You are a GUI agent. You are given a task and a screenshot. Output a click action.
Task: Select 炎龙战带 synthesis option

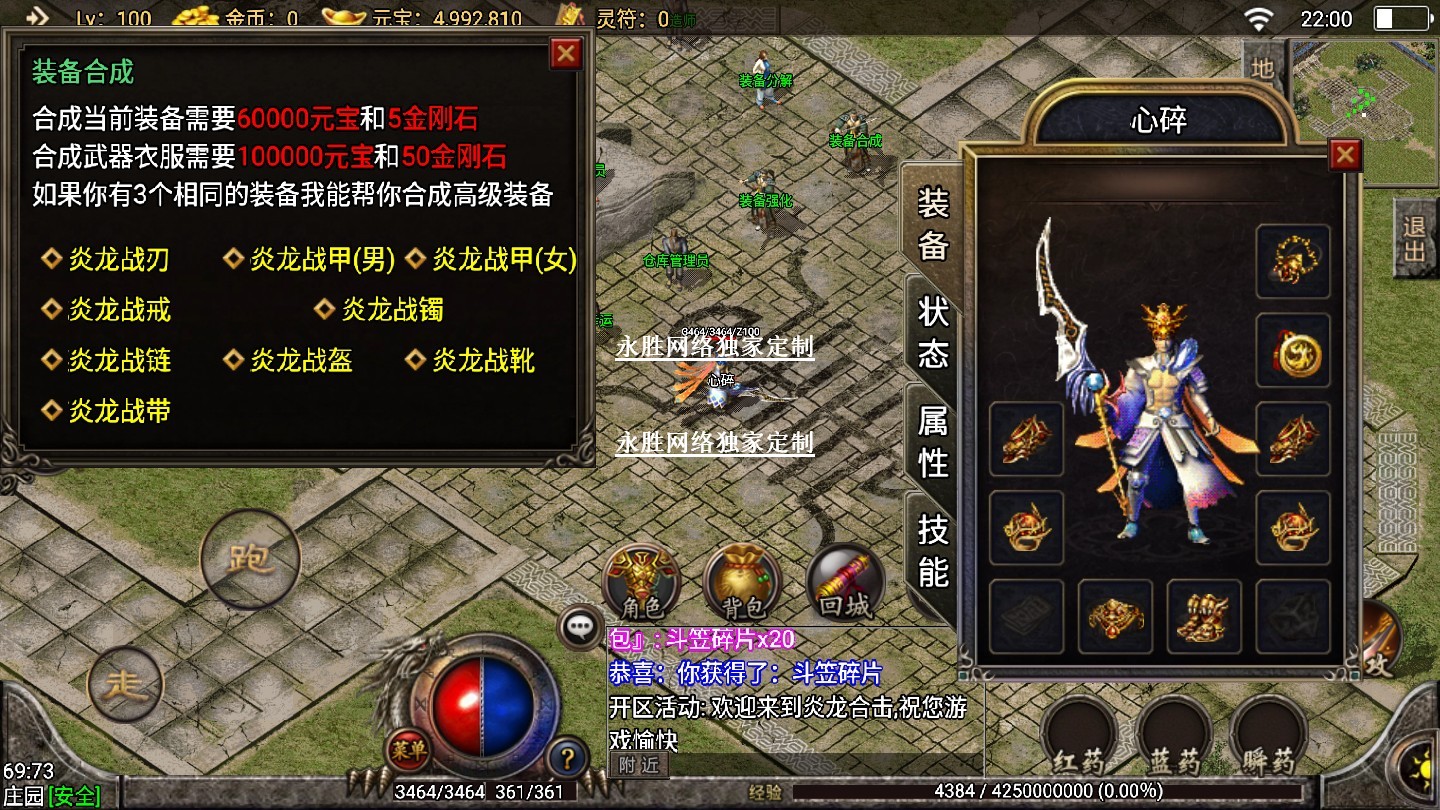pyautogui.click(x=118, y=410)
